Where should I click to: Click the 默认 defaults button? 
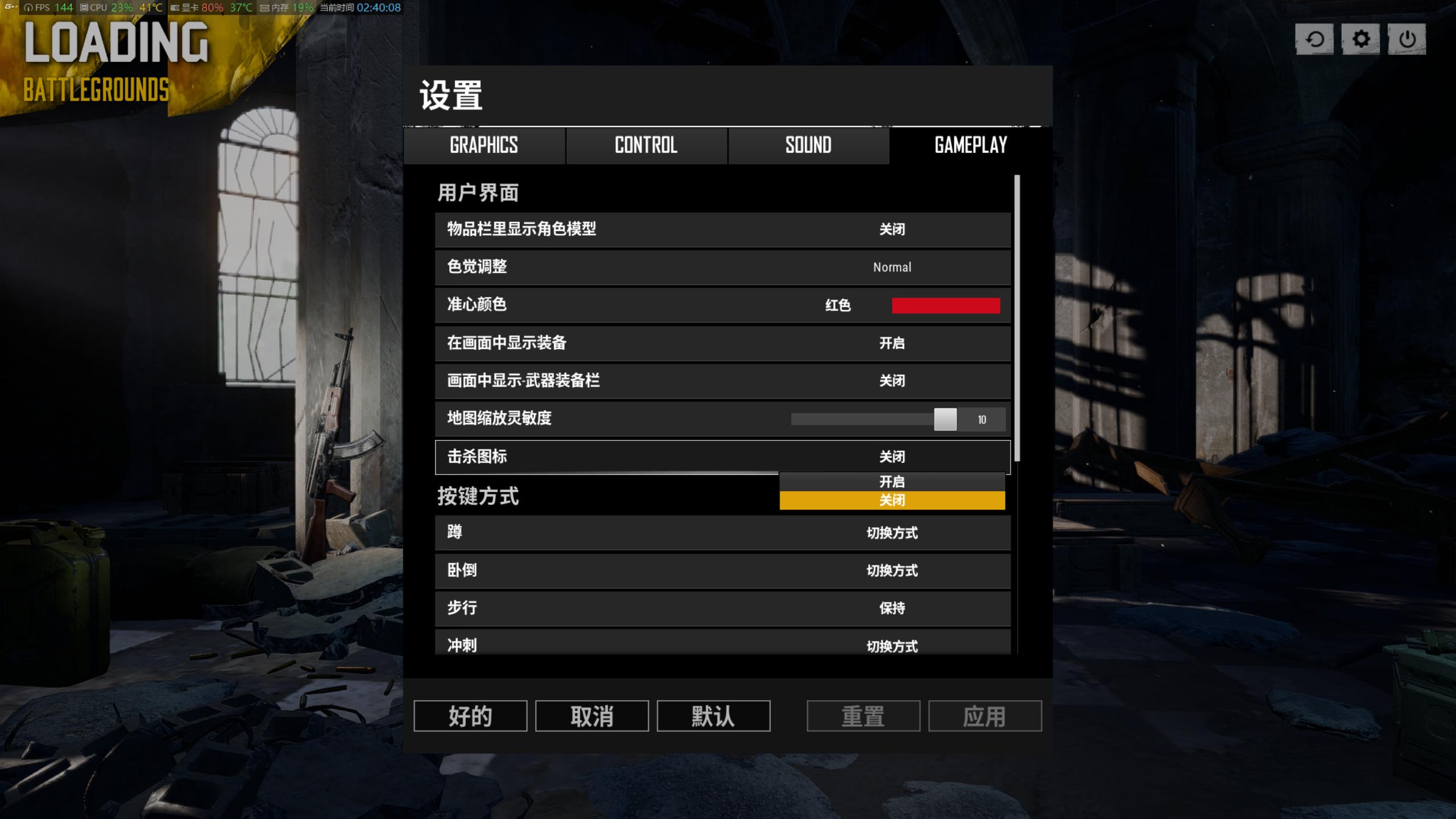713,716
